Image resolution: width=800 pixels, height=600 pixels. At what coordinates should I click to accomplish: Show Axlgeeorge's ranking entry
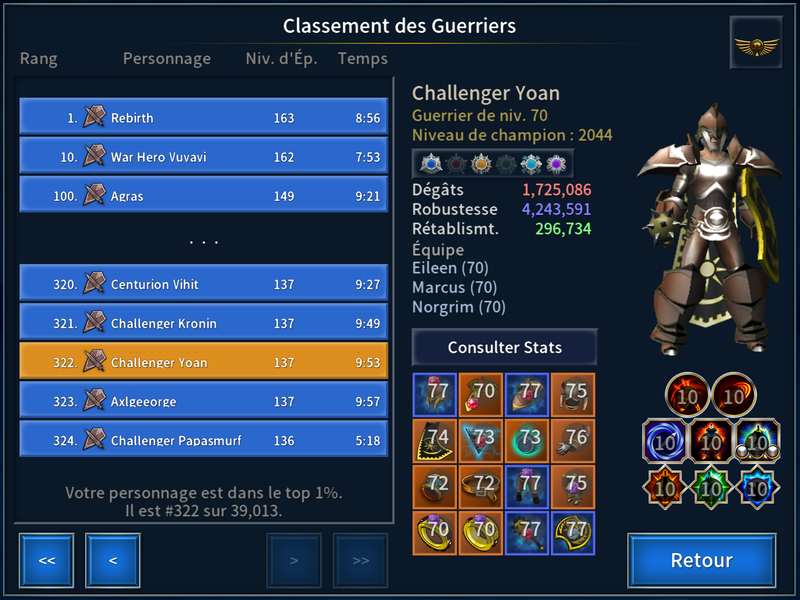coord(203,401)
